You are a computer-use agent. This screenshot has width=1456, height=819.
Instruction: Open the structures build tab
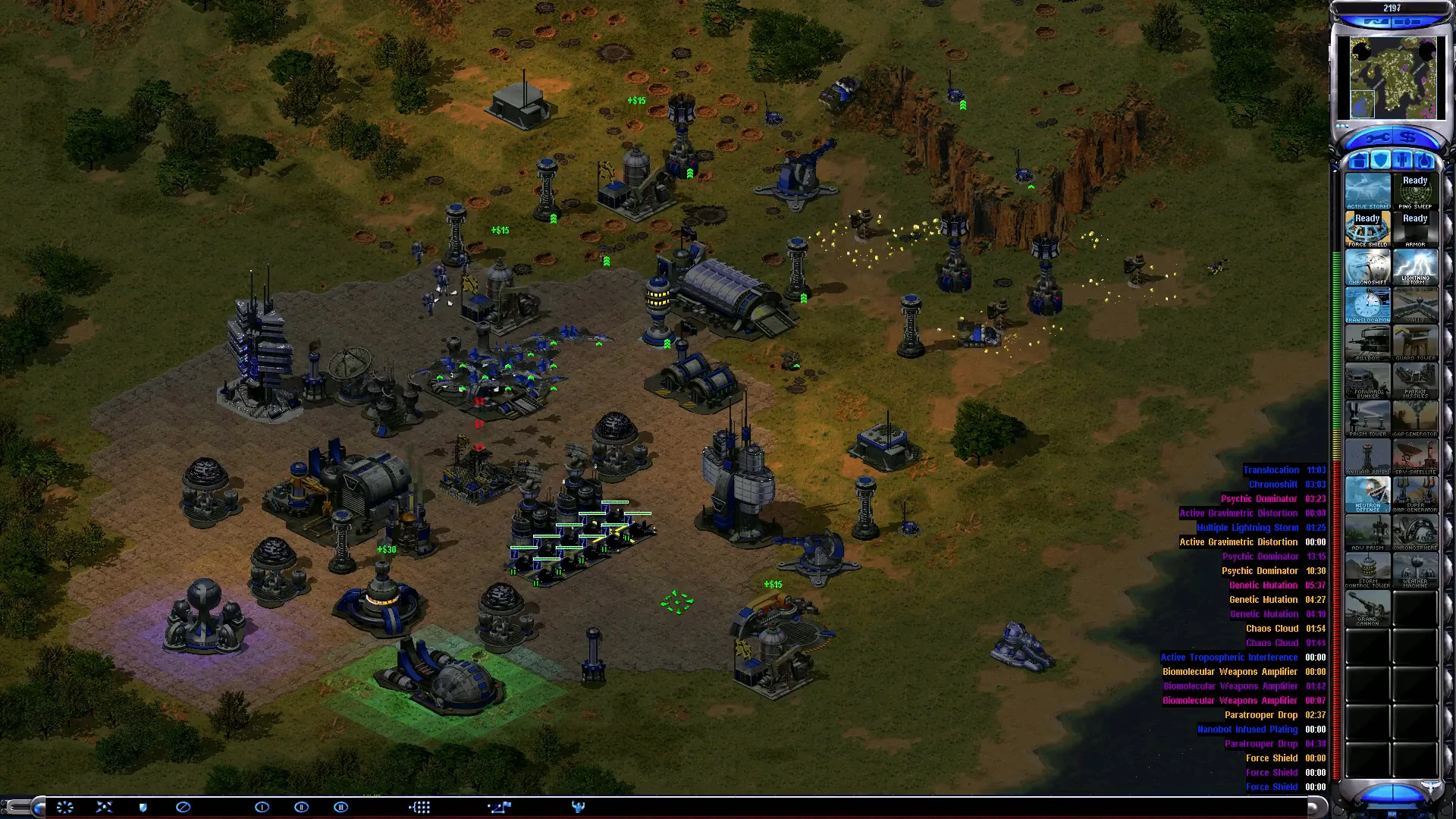[x=1358, y=161]
